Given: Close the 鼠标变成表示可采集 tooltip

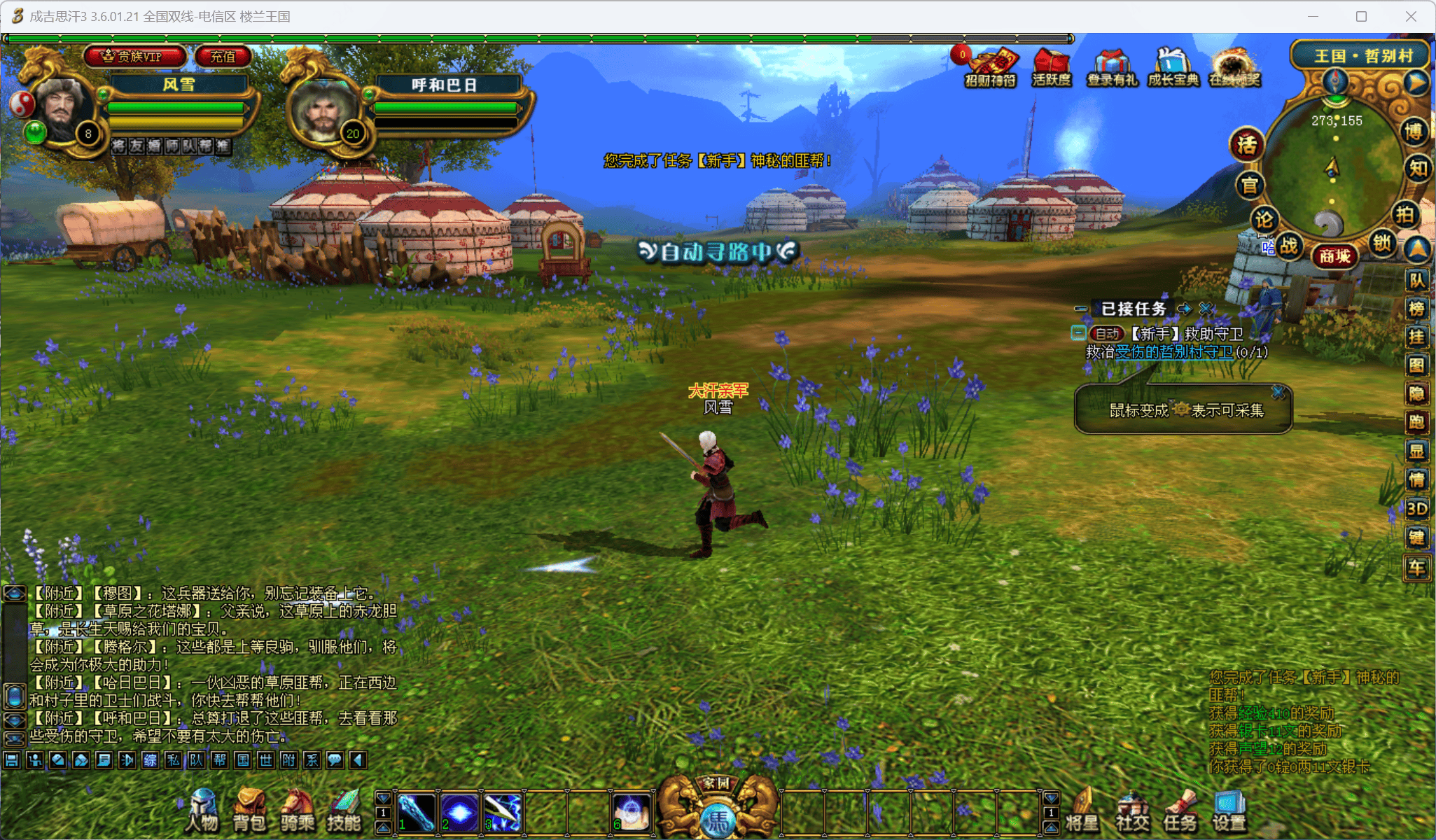Looking at the screenshot, I should 1278,392.
